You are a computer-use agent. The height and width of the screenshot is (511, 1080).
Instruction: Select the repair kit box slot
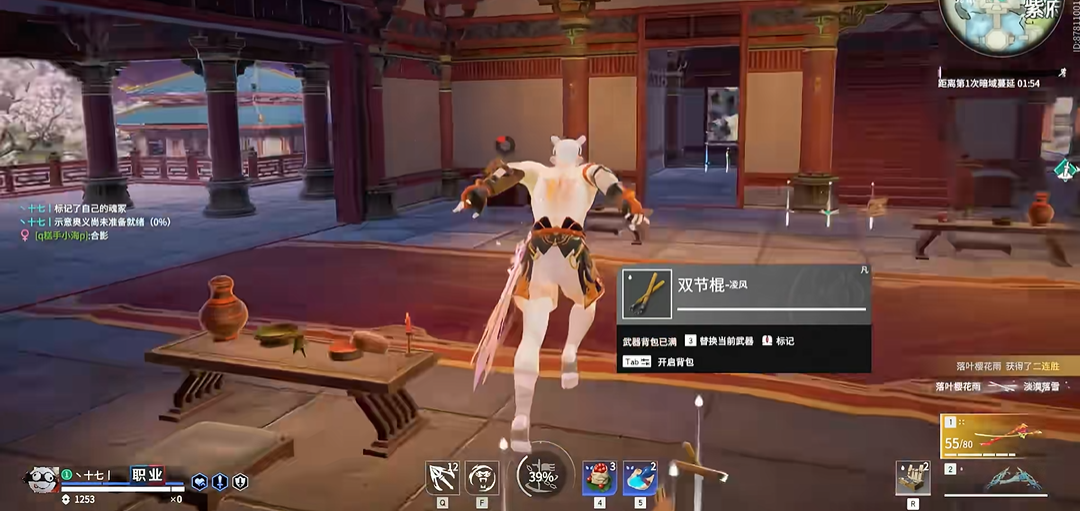[x=912, y=478]
